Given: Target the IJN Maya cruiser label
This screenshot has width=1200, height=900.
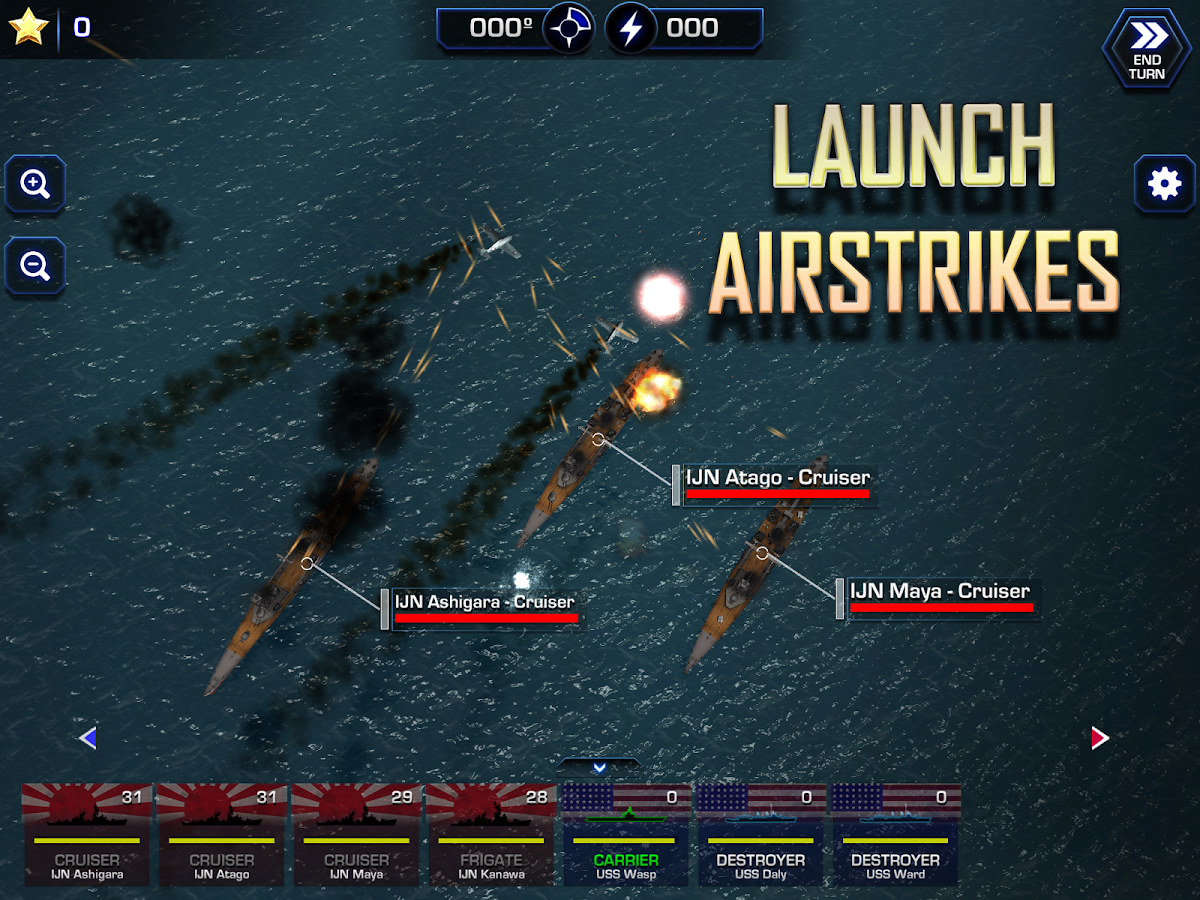Looking at the screenshot, I should (x=939, y=594).
